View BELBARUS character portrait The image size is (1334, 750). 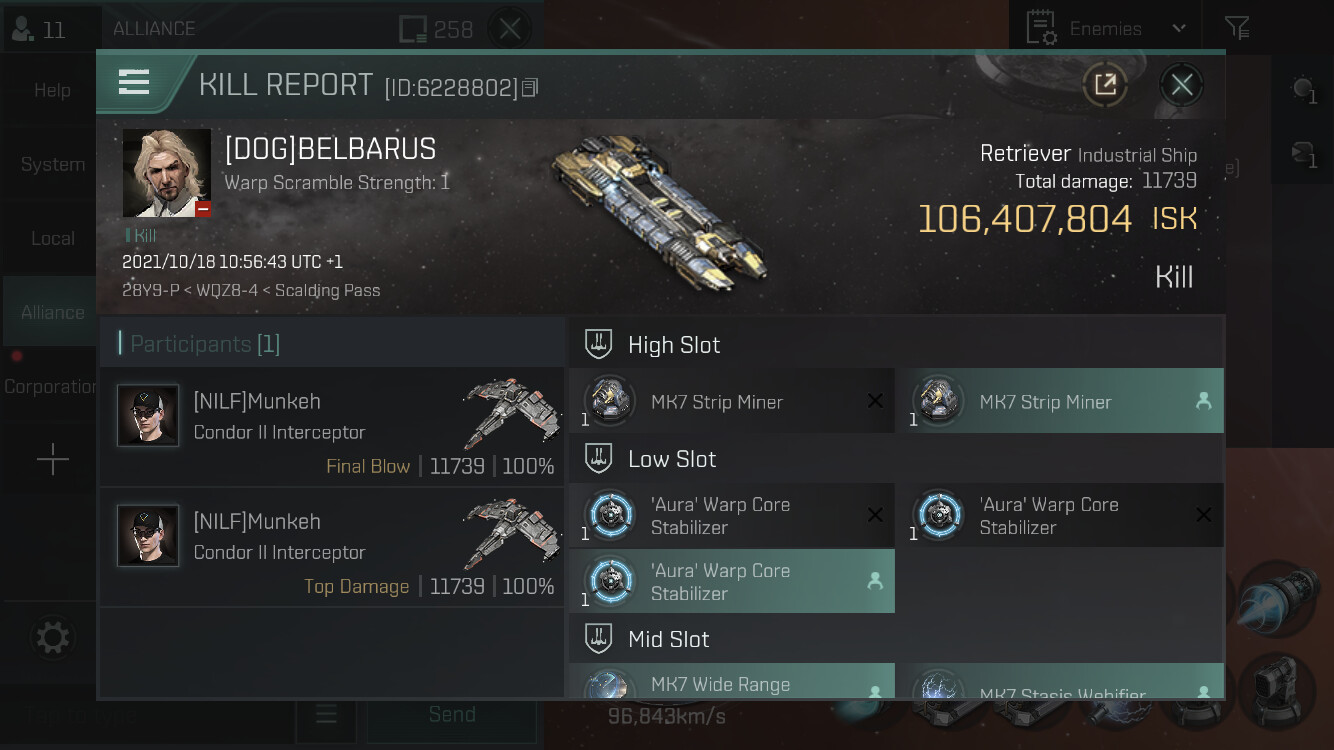[166, 172]
